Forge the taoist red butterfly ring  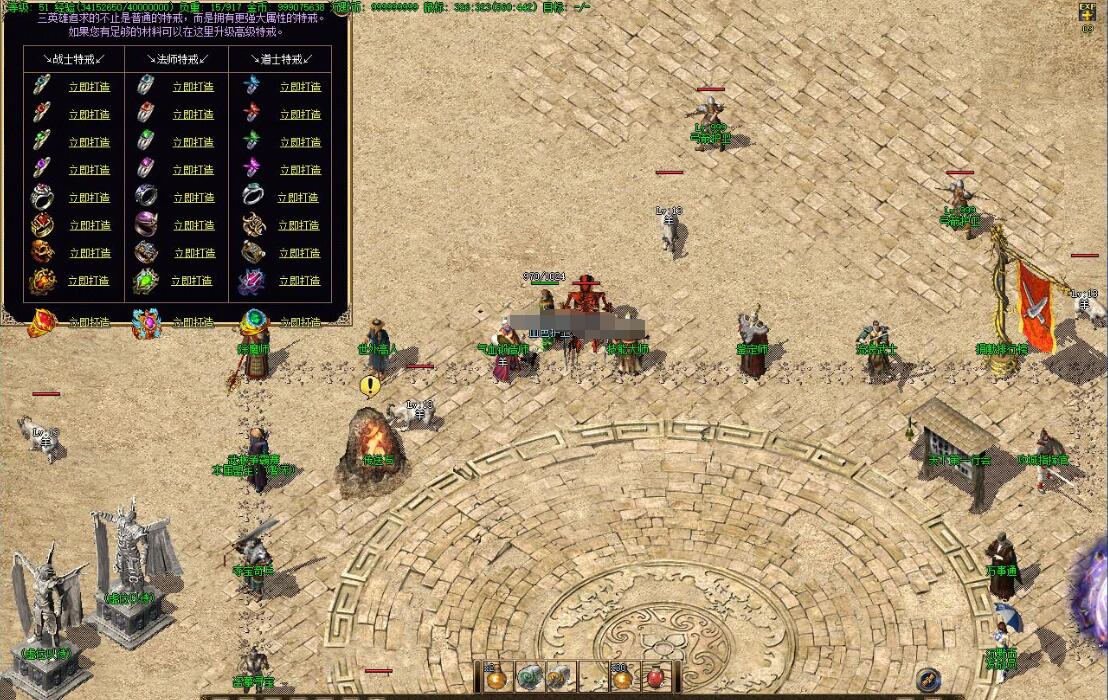[x=299, y=115]
